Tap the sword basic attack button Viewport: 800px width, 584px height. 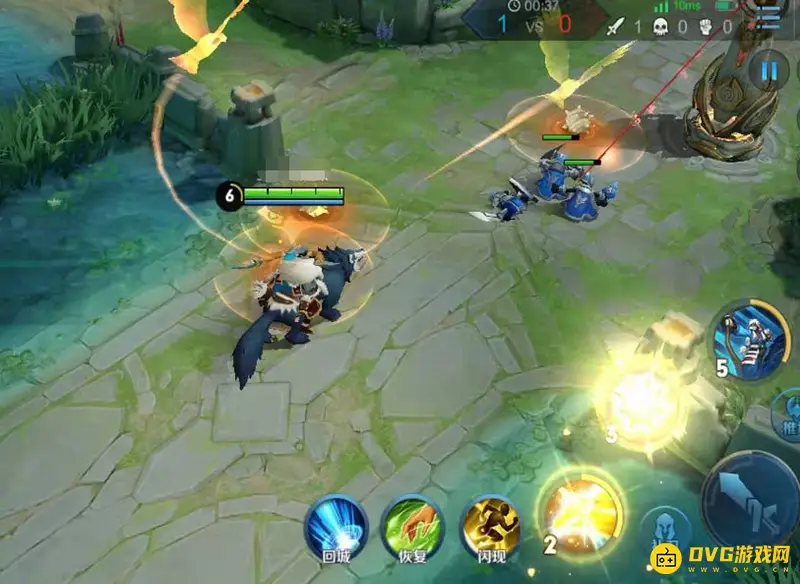tap(750, 500)
